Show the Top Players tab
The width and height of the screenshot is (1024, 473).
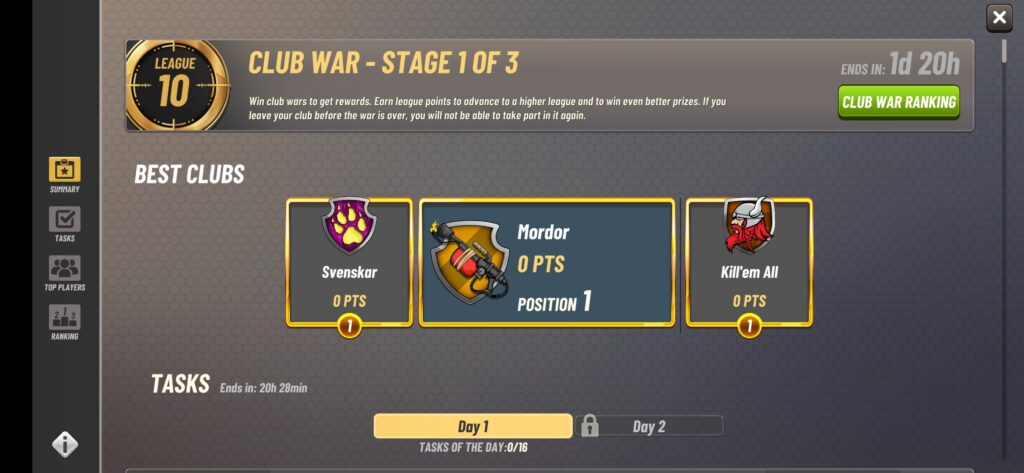coord(65,272)
